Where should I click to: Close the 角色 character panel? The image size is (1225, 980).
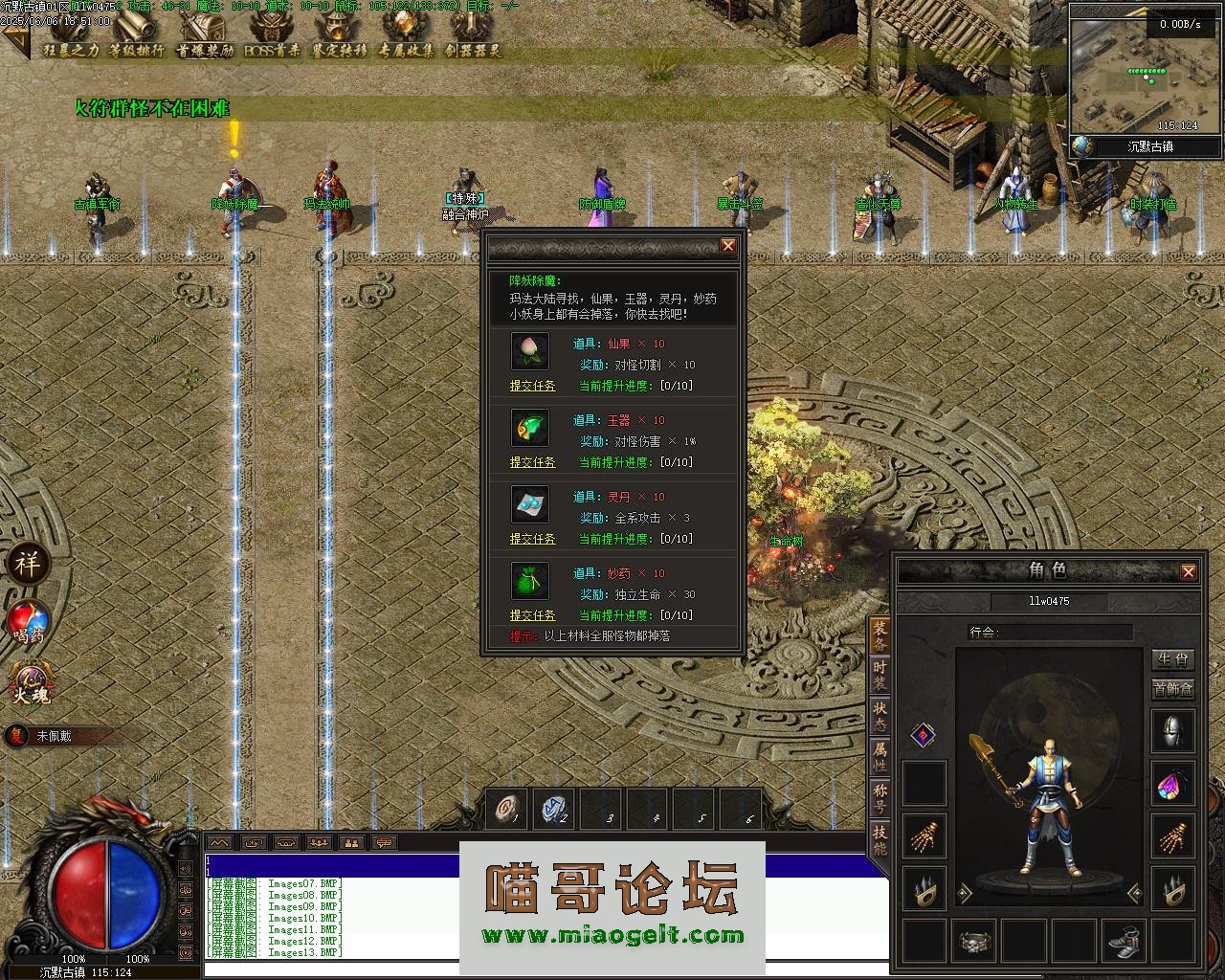(1188, 571)
